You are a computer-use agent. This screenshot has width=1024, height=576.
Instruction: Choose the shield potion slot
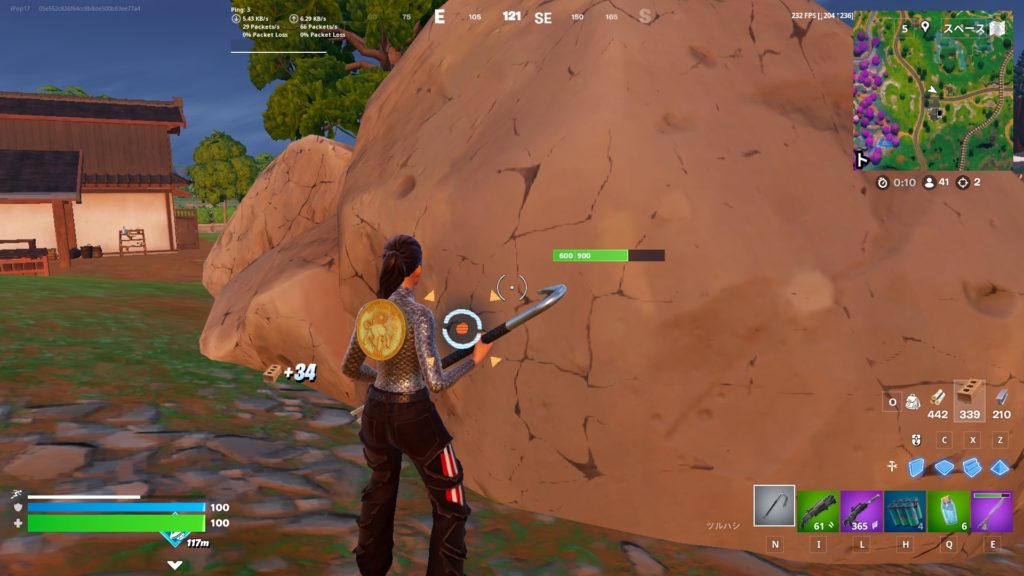(x=948, y=510)
